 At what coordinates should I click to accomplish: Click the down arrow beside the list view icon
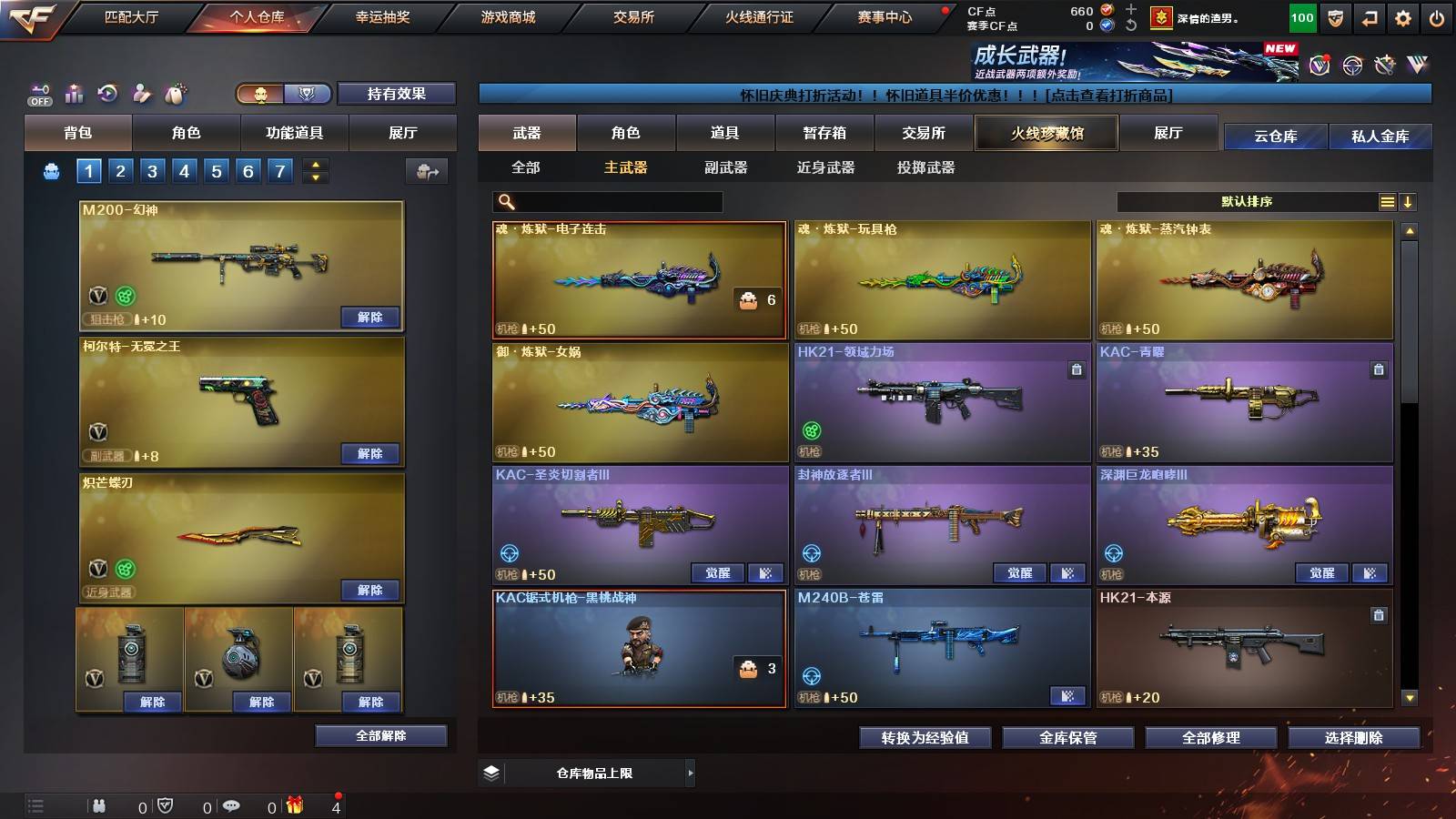[x=1410, y=201]
